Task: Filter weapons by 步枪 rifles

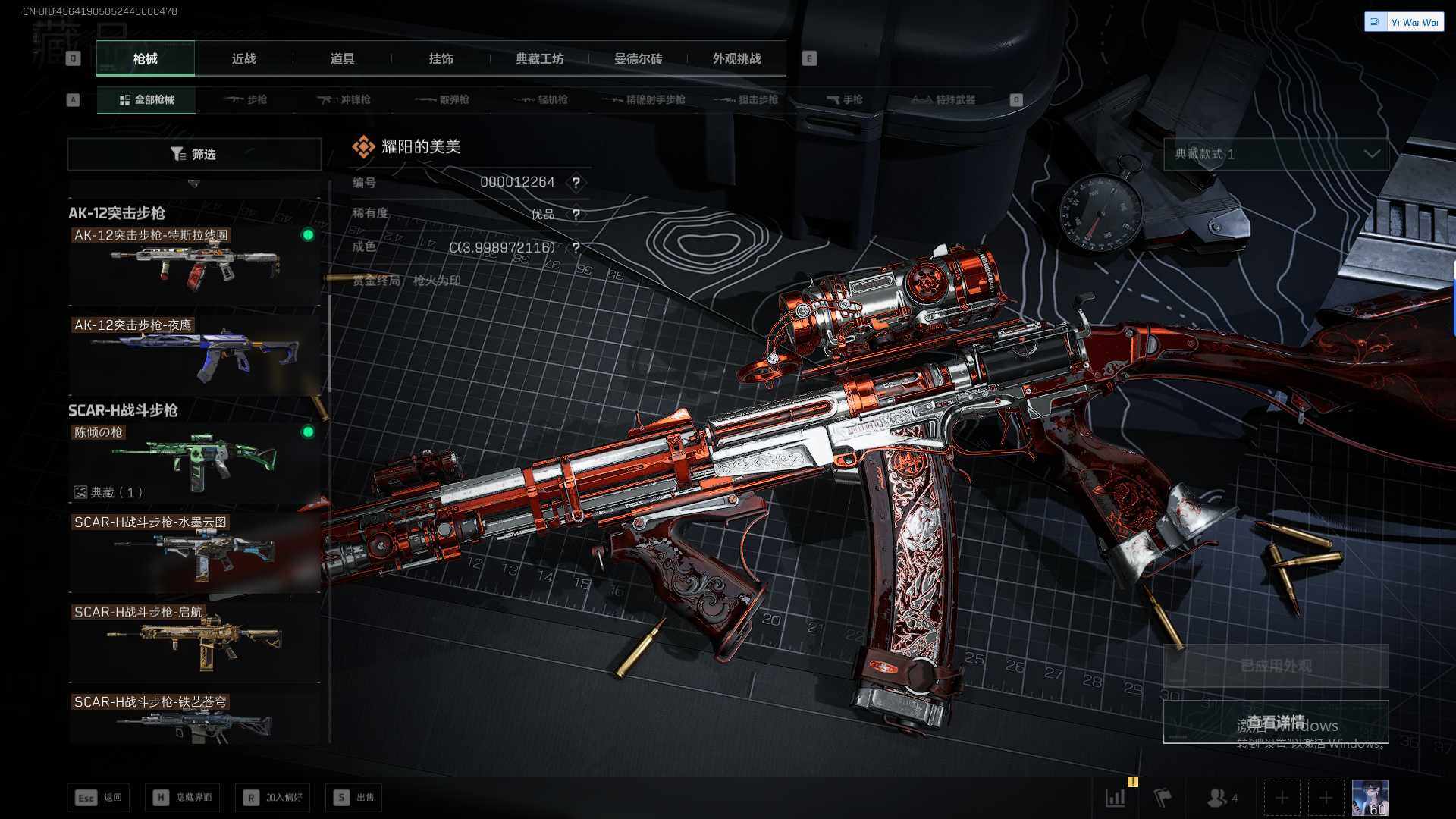Action: [246, 99]
